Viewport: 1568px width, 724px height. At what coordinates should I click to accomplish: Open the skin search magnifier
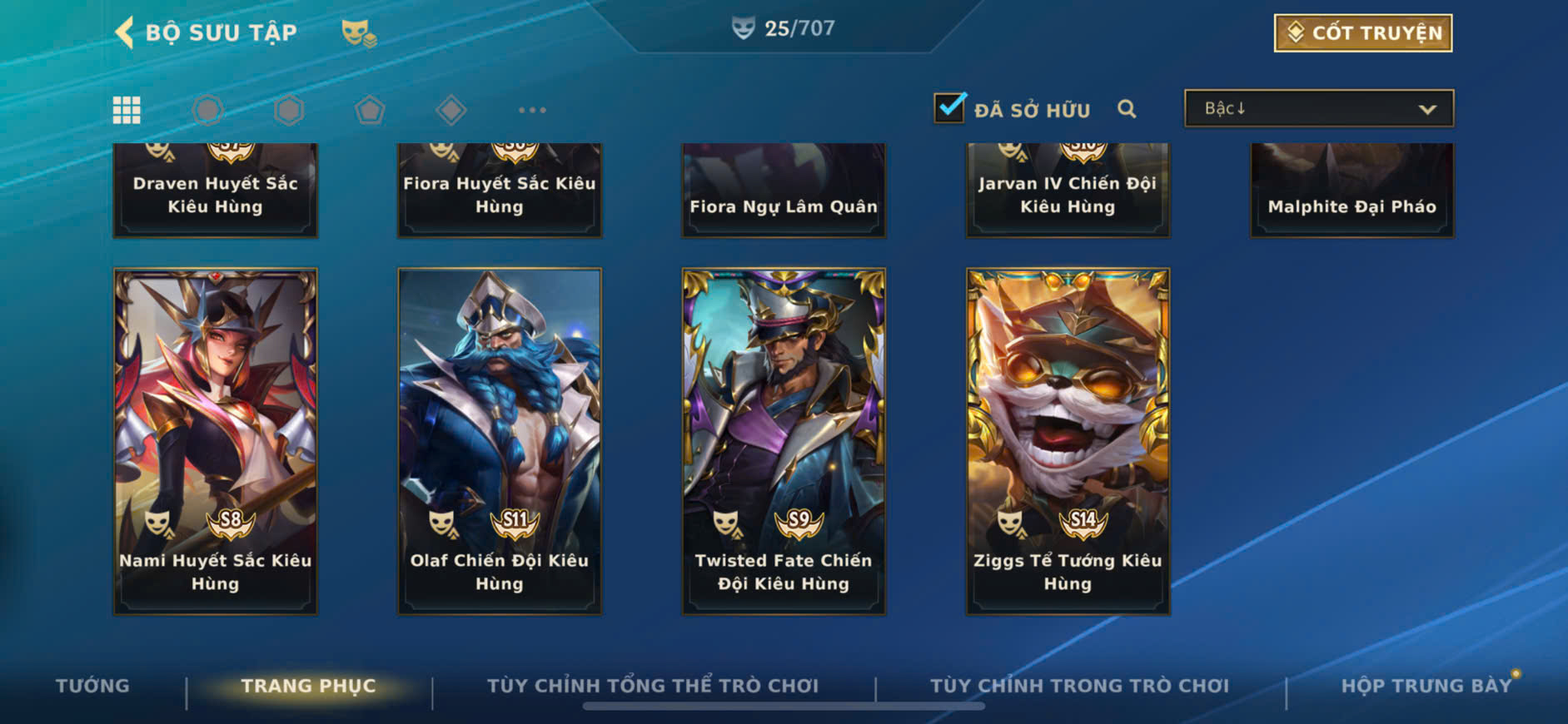1127,109
